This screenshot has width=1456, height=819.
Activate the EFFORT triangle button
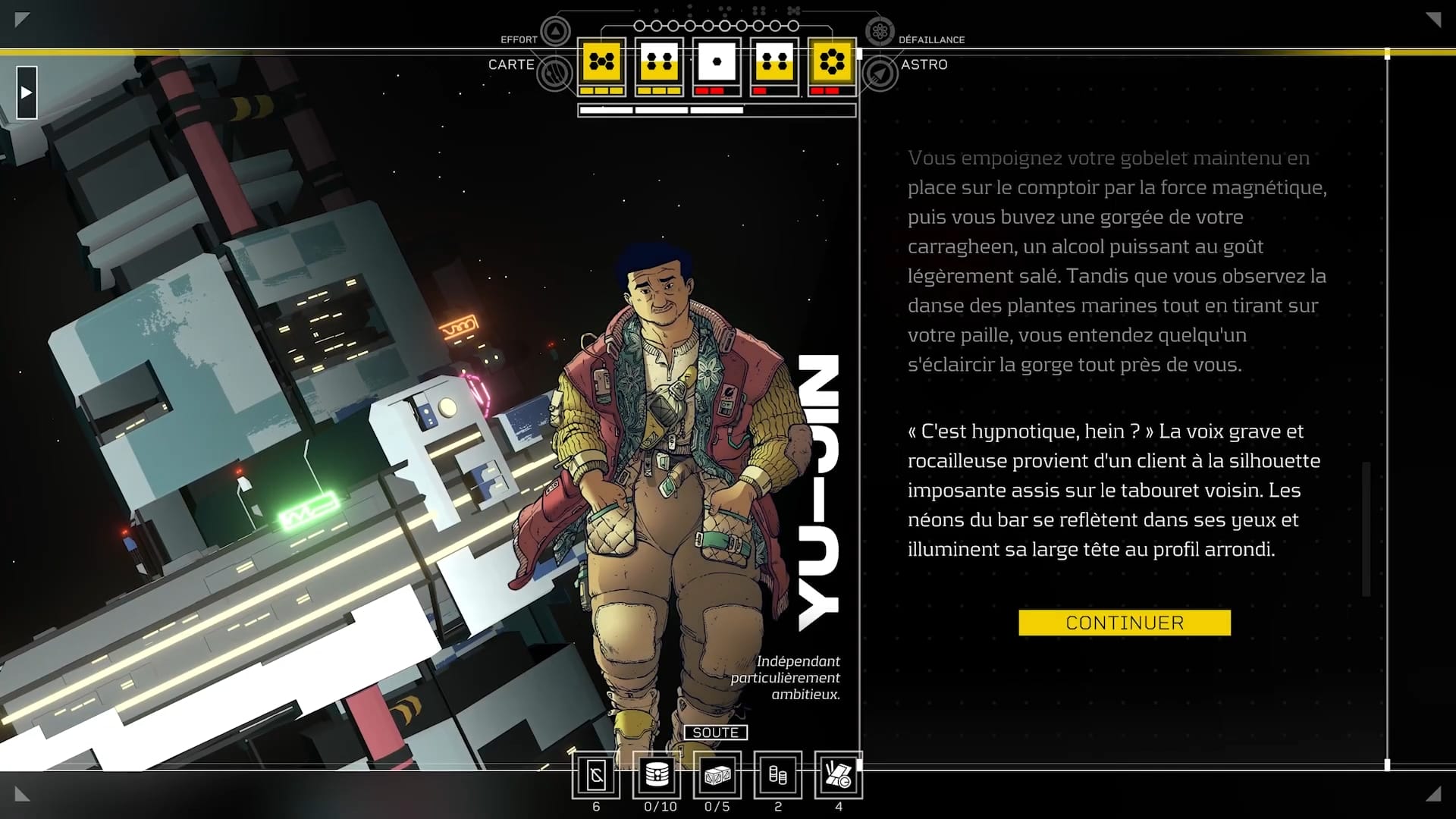coord(555,32)
